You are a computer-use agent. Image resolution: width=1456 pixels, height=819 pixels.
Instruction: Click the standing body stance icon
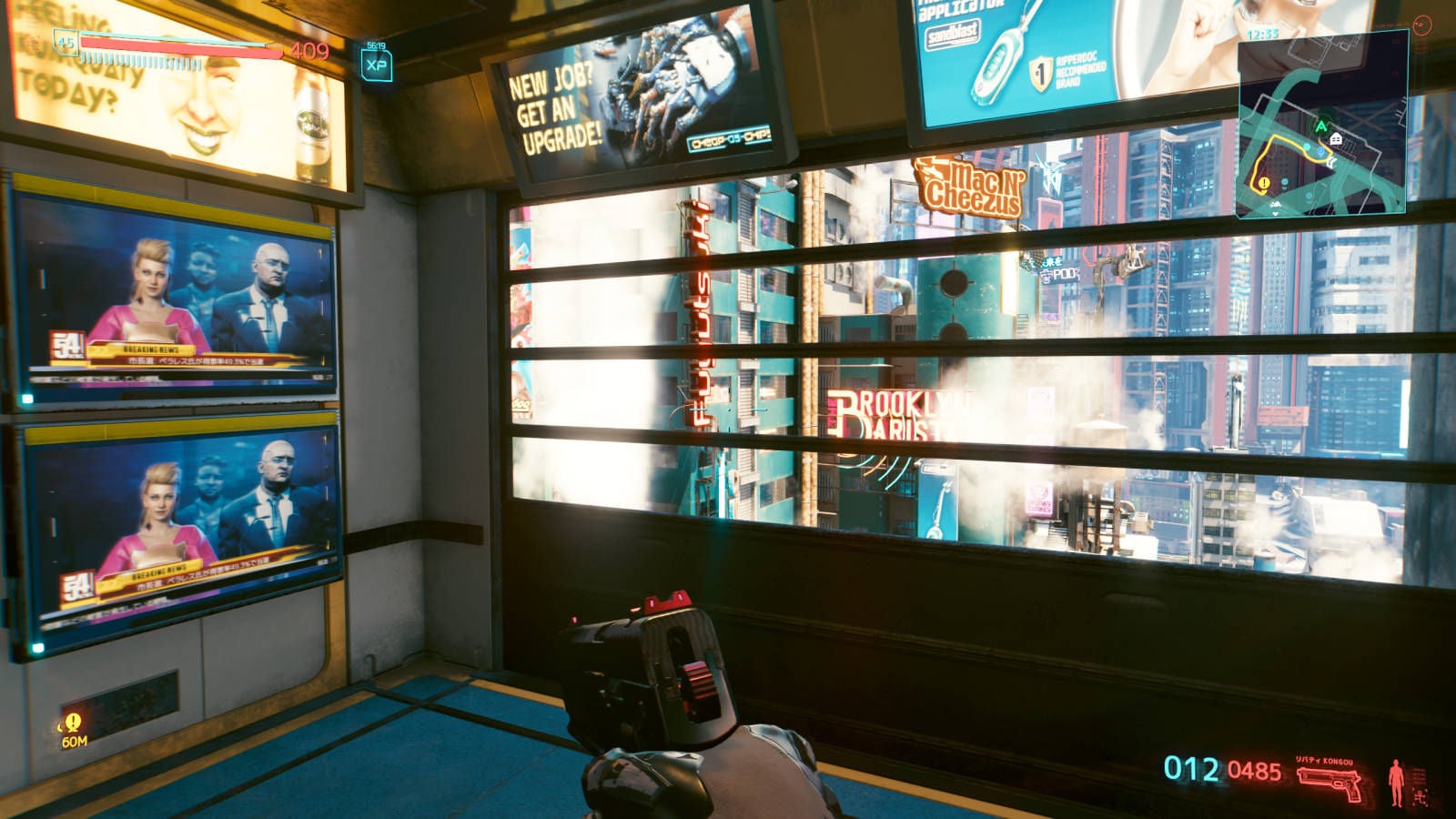[1395, 783]
